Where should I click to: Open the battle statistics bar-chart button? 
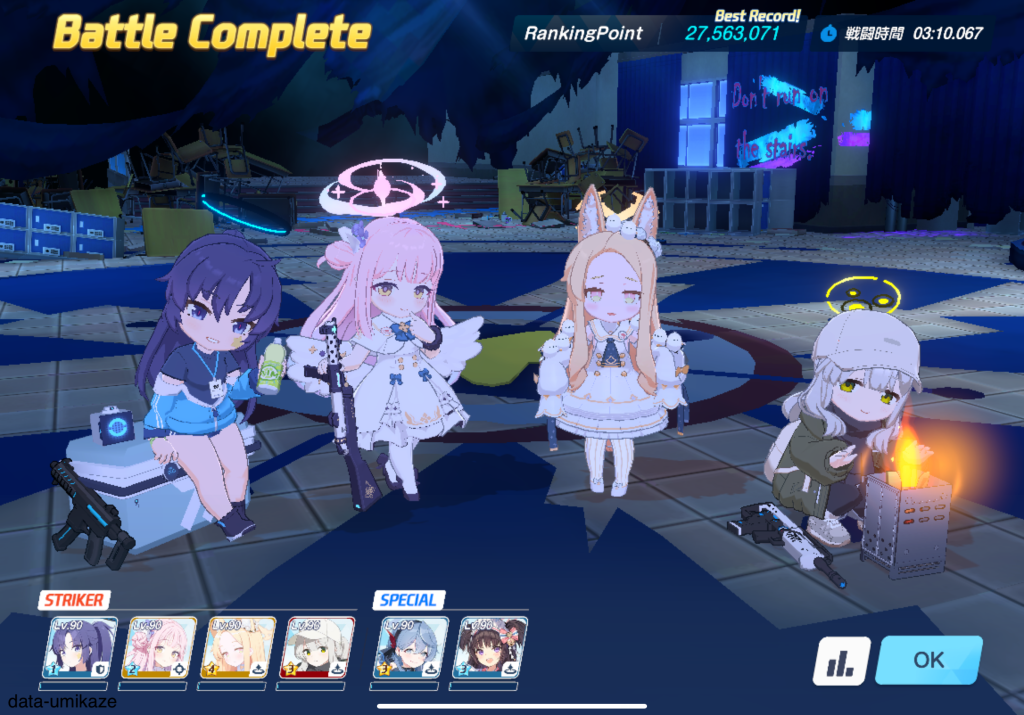(x=840, y=661)
